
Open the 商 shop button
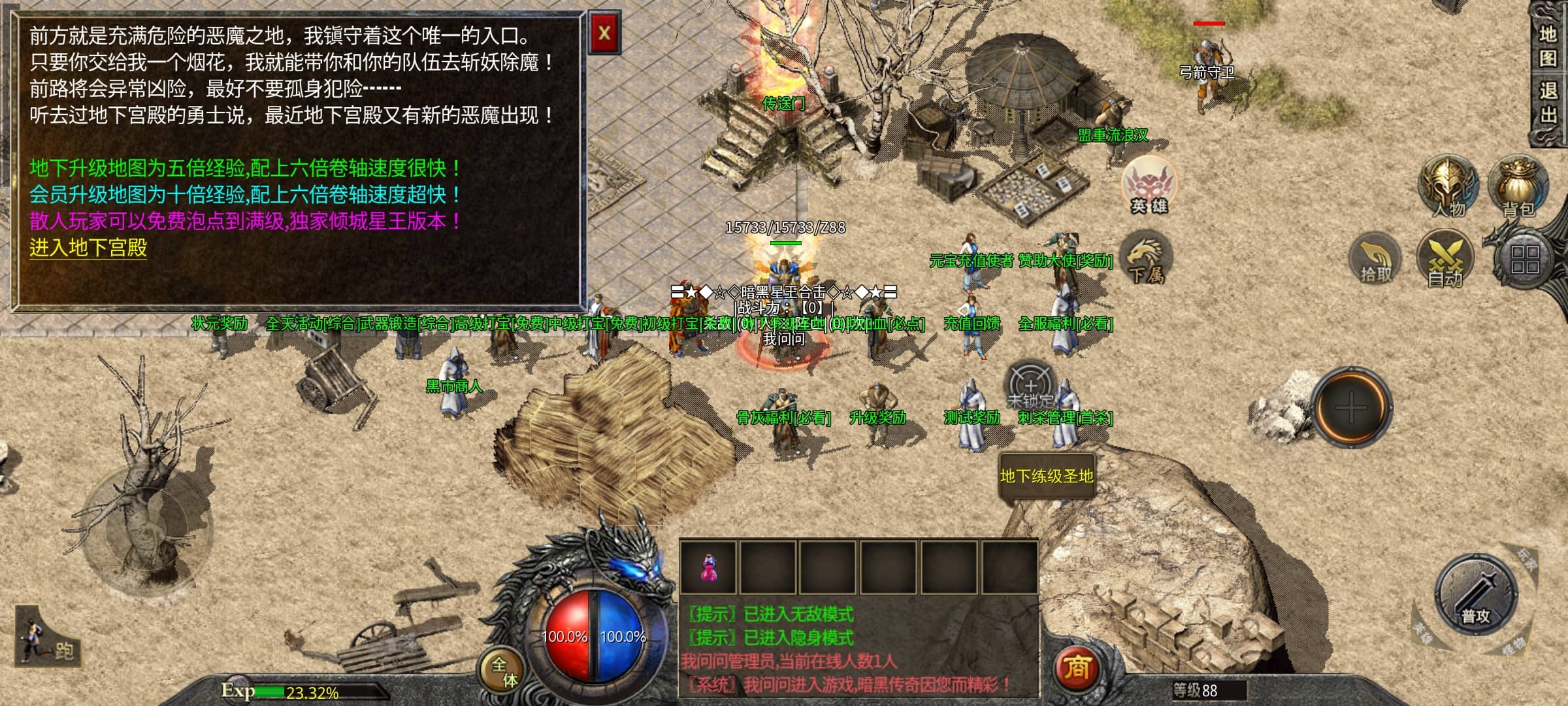coord(1076,668)
